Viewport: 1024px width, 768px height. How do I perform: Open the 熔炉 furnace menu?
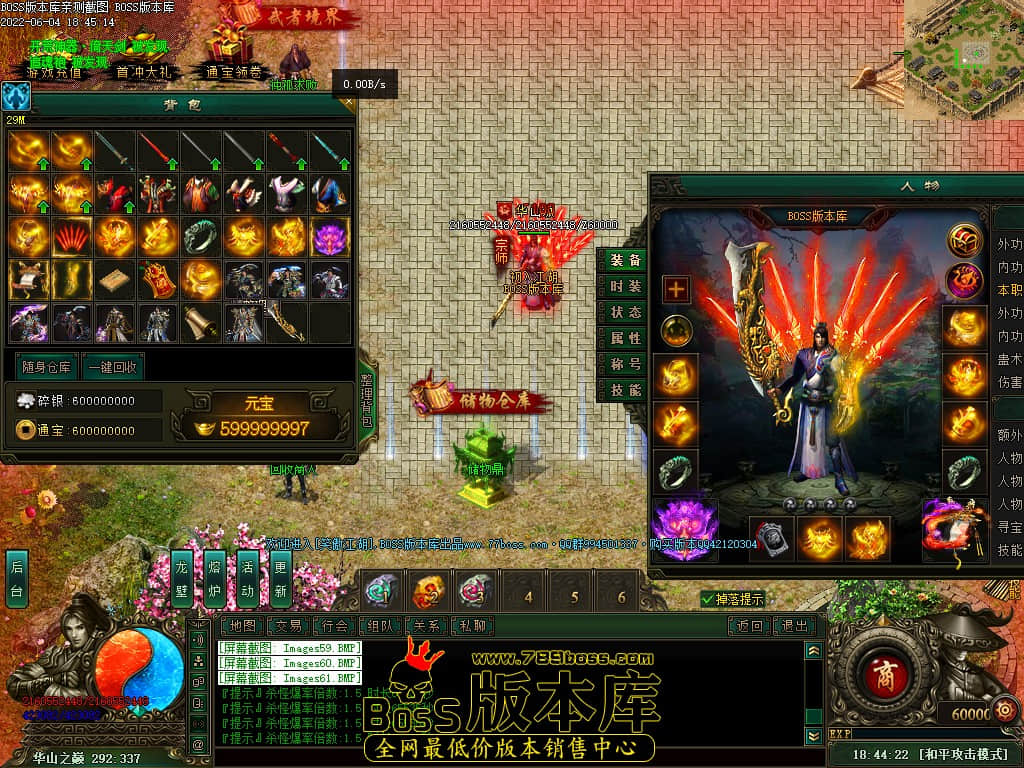point(215,579)
